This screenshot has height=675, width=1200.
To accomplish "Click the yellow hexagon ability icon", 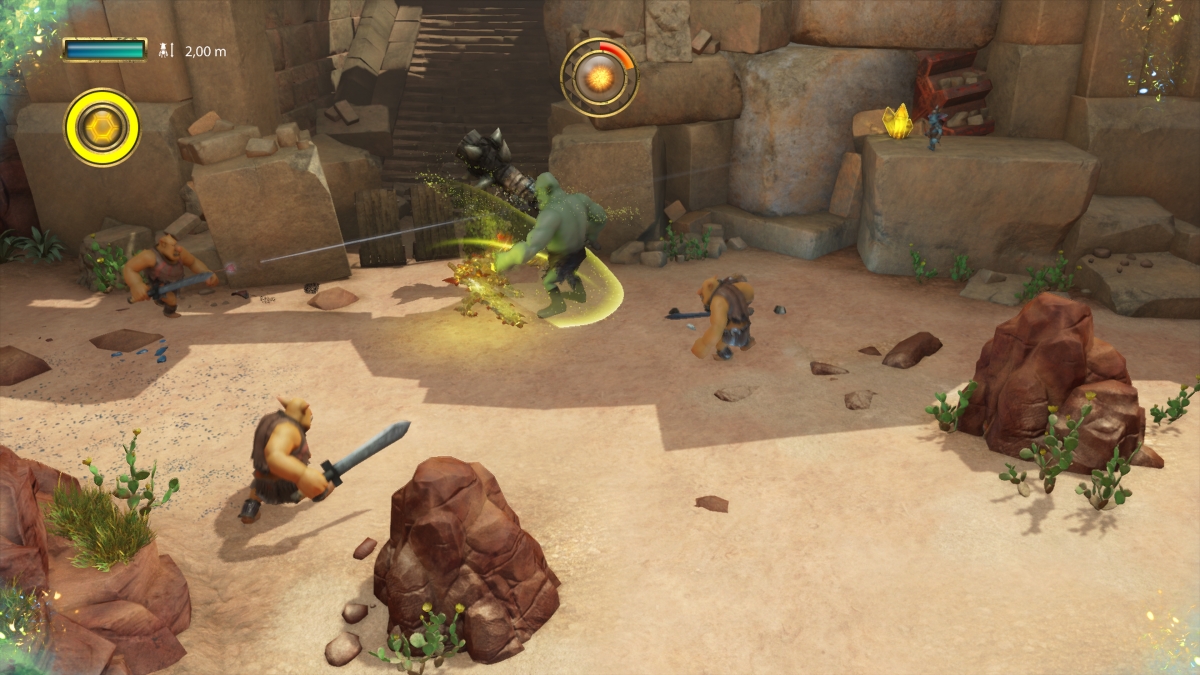I will point(102,127).
